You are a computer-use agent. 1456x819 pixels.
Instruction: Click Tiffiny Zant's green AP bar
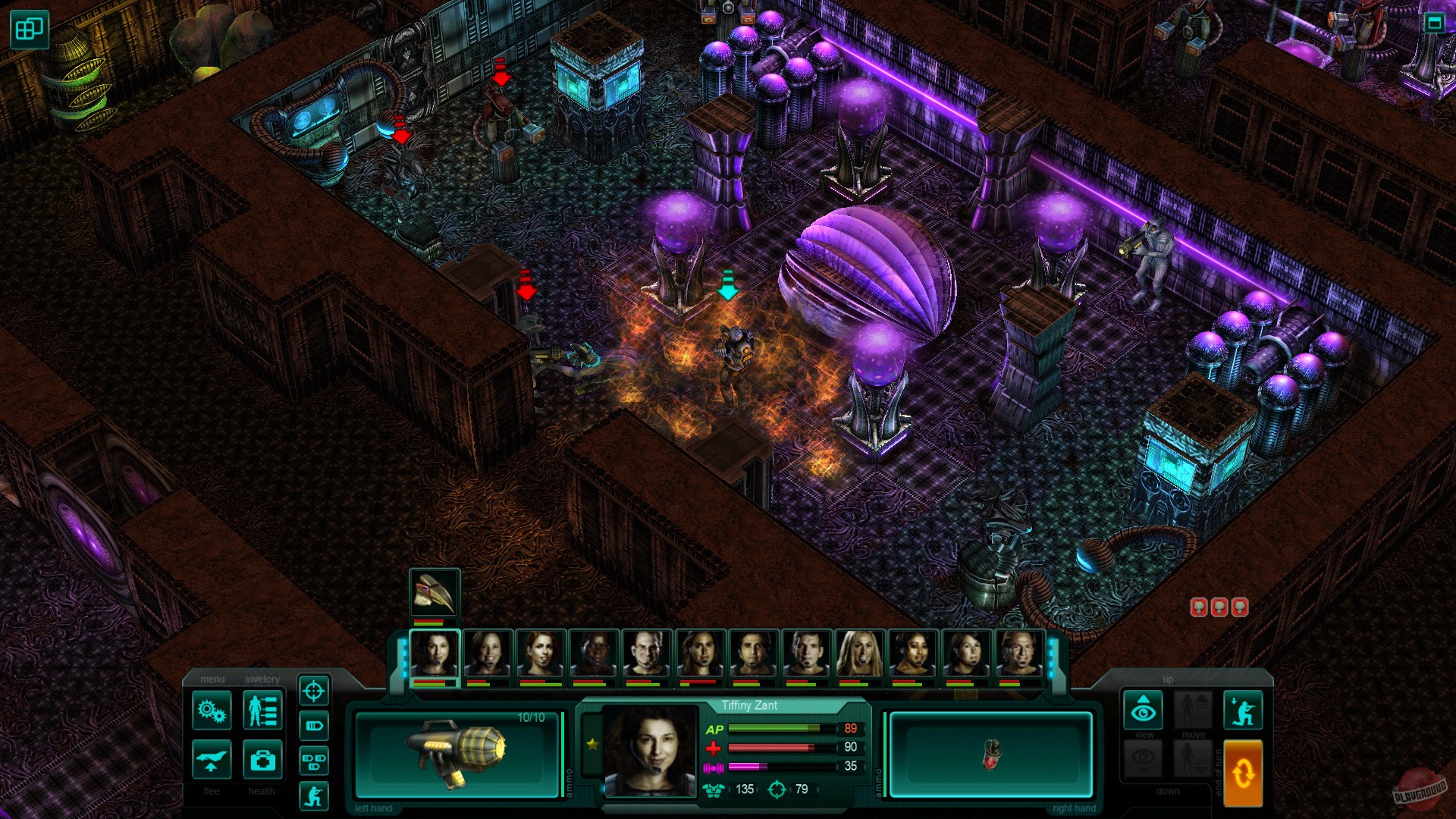tap(773, 728)
